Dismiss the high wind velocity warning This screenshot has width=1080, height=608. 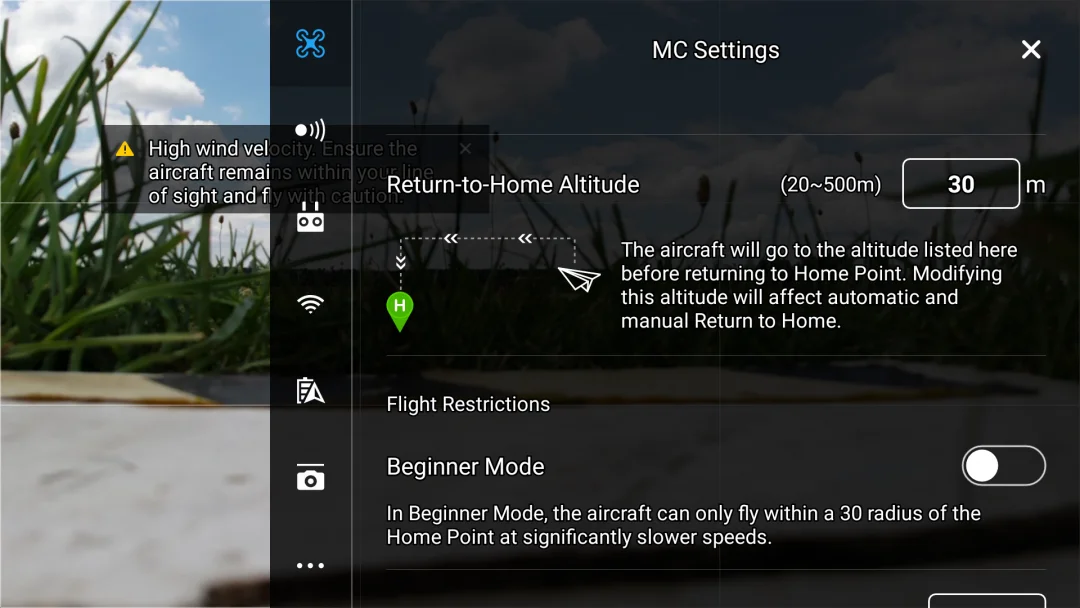tap(465, 149)
